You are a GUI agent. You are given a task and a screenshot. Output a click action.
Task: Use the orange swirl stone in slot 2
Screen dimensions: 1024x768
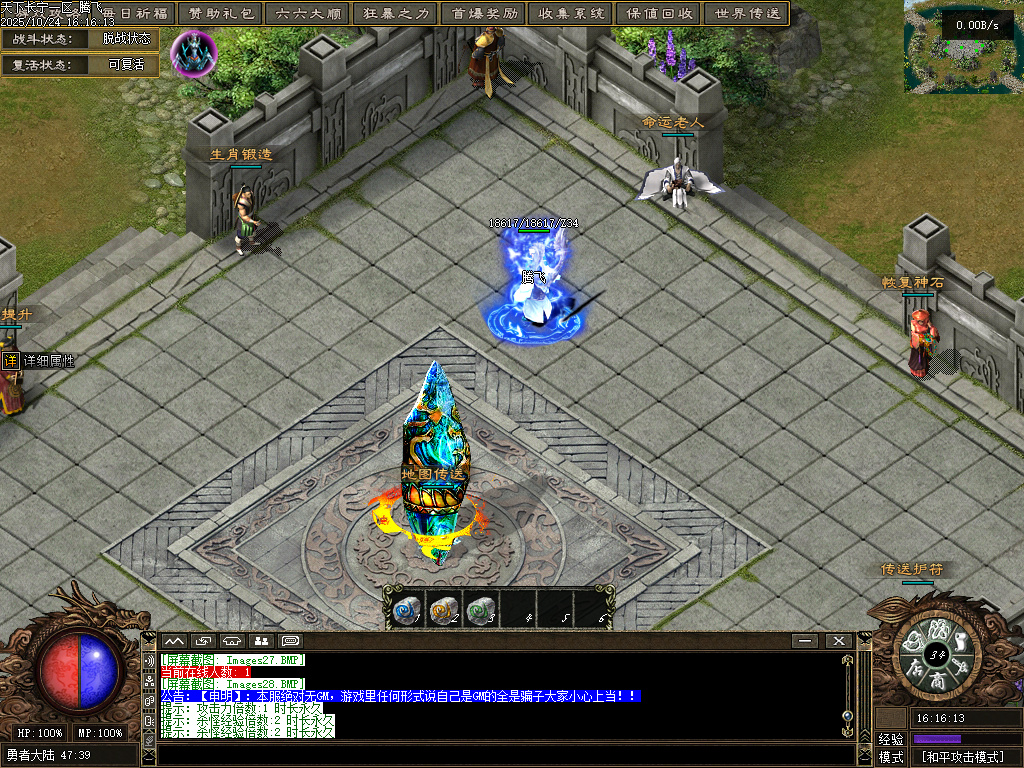[443, 610]
